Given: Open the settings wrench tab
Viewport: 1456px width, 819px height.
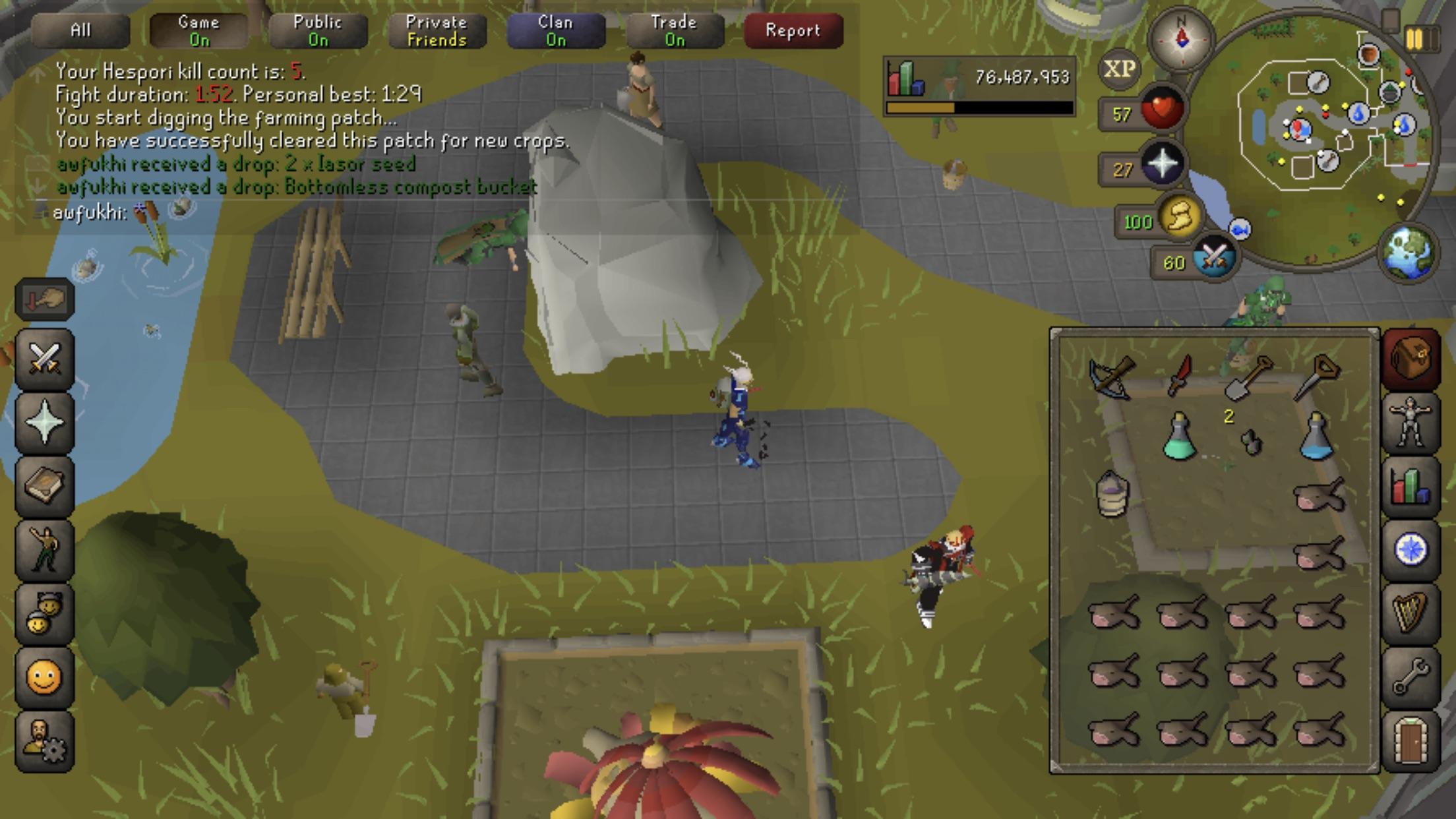Looking at the screenshot, I should click(x=1410, y=677).
